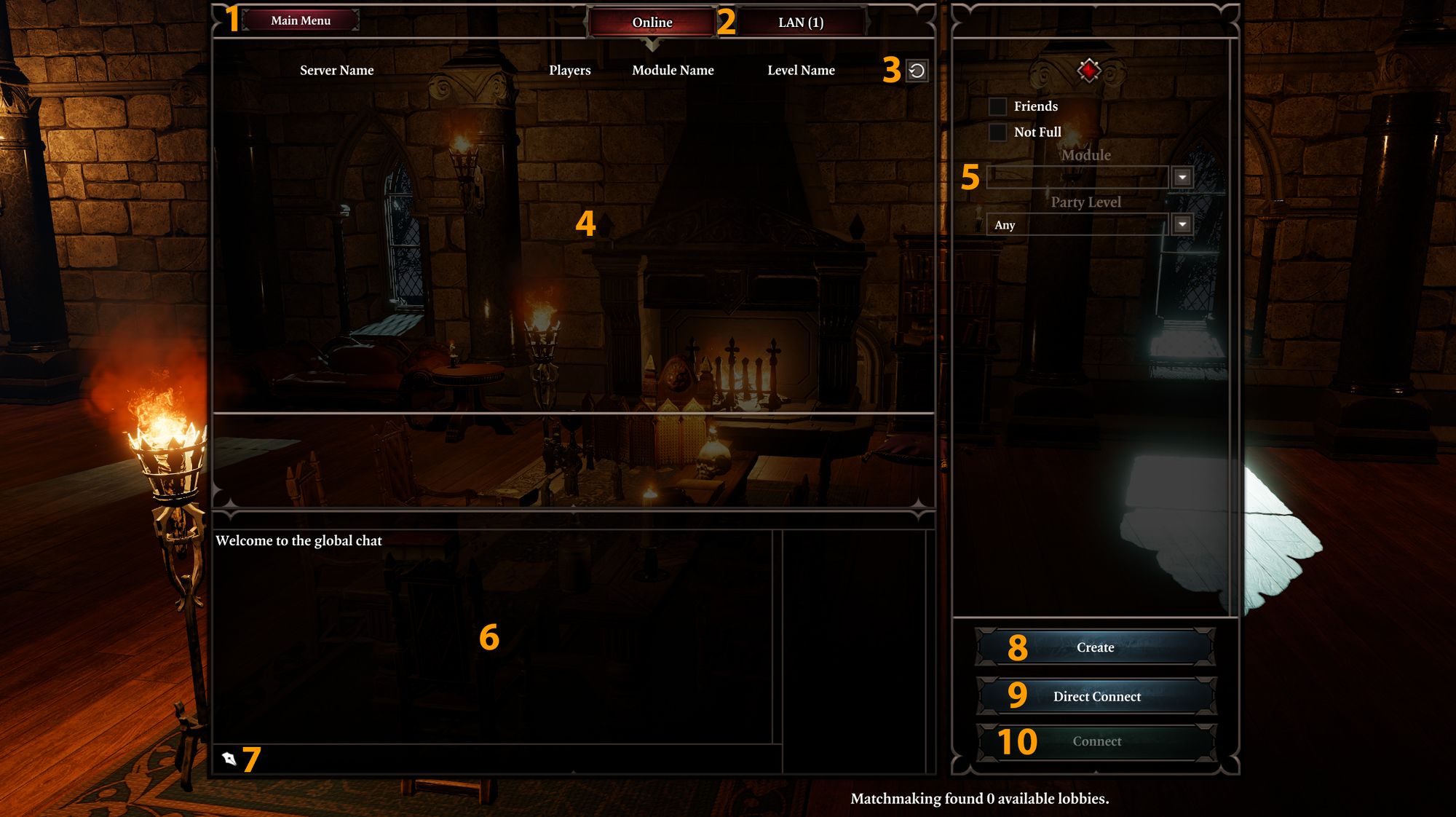Open the Module dropdown
This screenshot has height=817, width=1456.
(1182, 177)
